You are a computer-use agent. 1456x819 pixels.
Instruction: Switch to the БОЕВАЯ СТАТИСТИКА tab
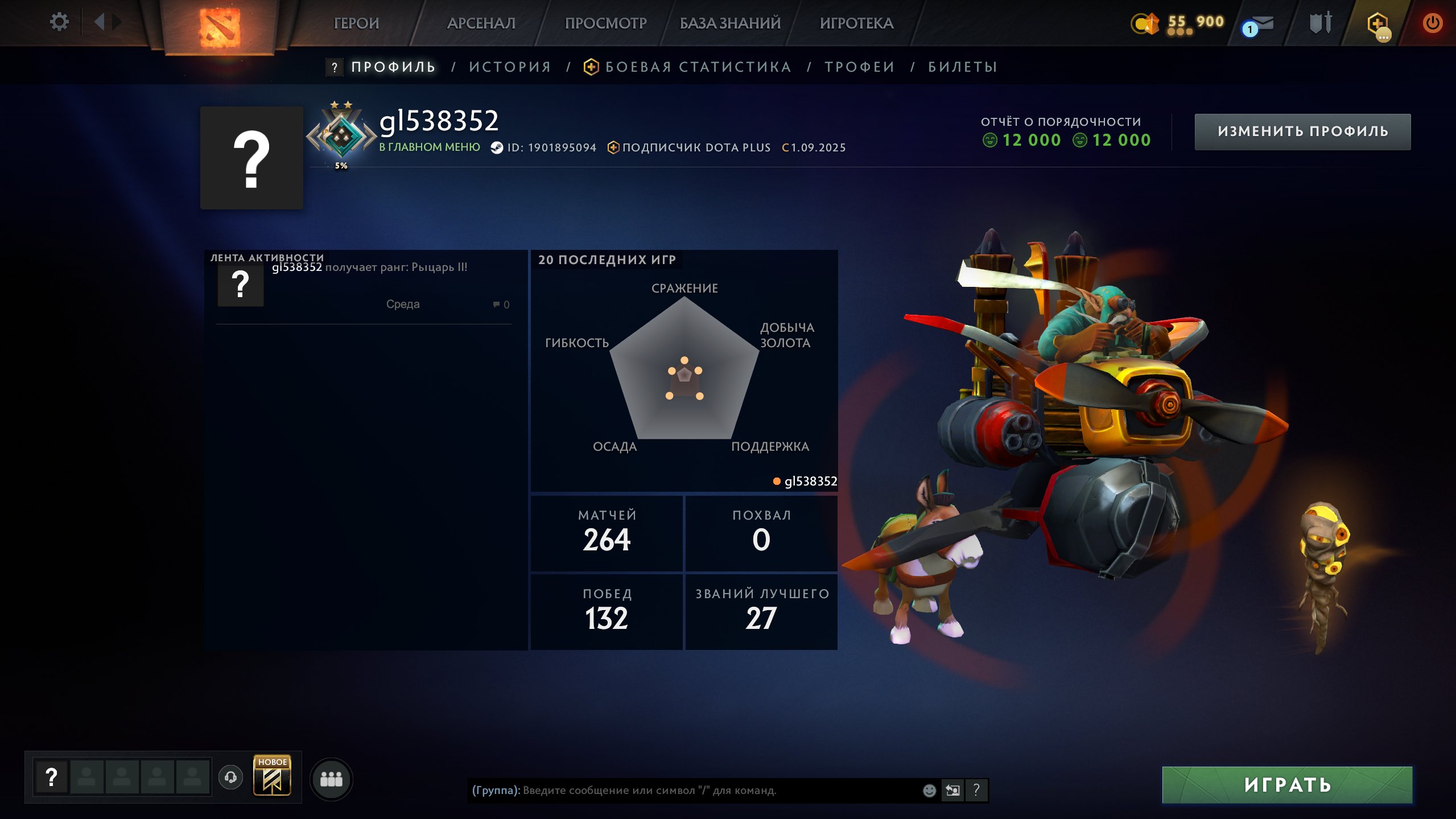coord(698,67)
